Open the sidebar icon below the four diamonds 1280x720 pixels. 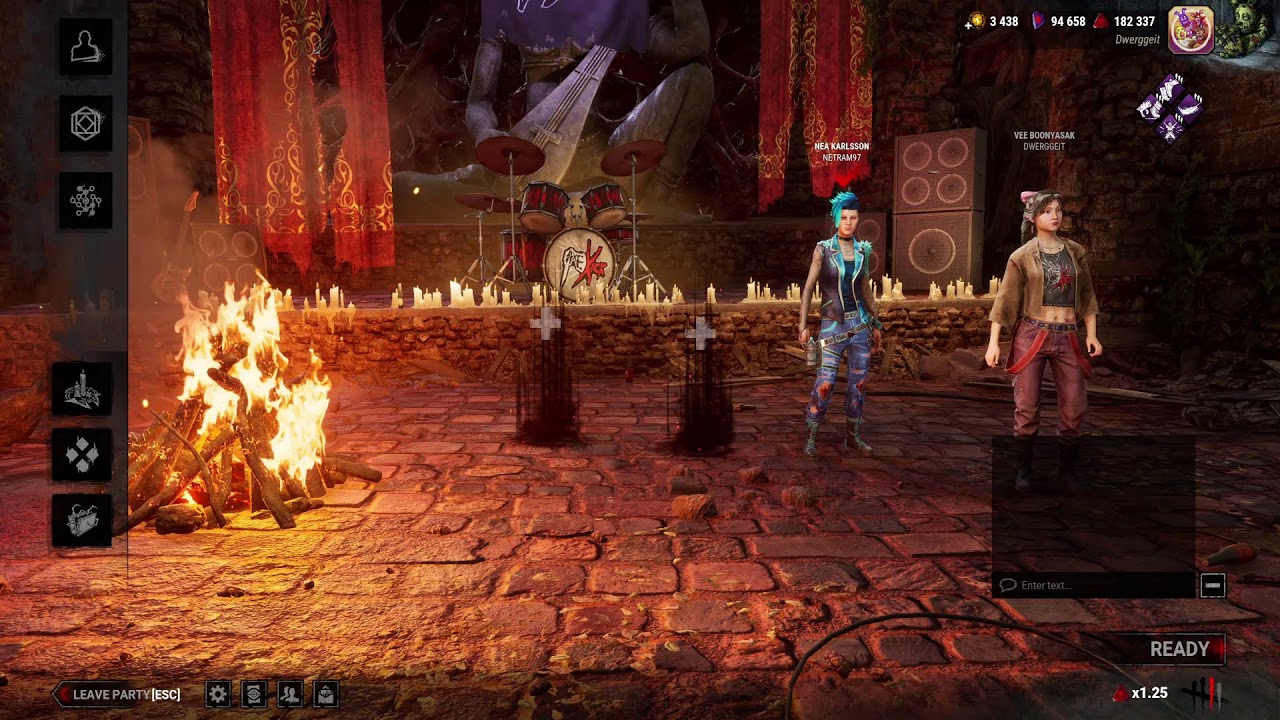(82, 520)
